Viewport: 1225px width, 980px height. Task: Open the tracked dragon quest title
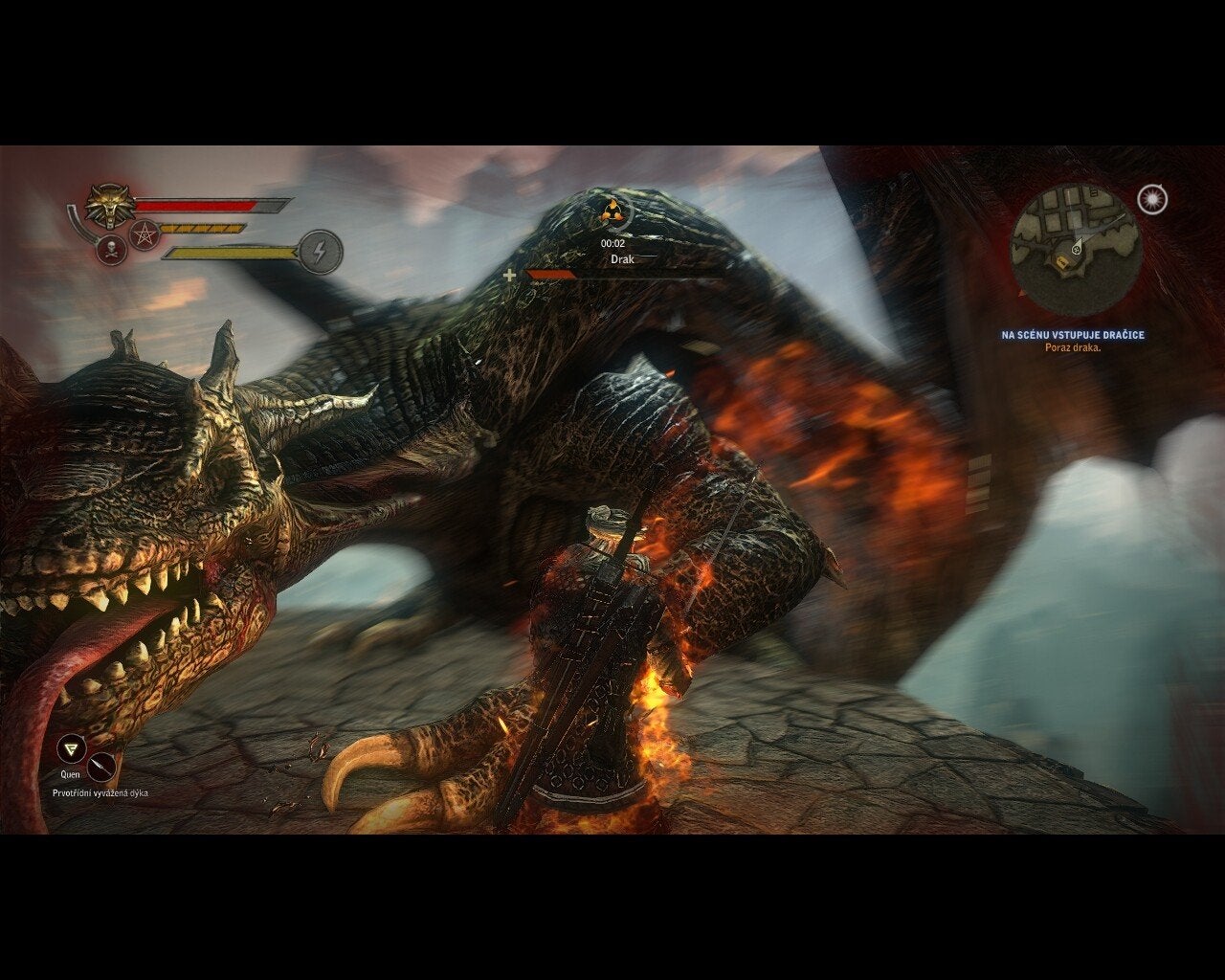[1073, 335]
